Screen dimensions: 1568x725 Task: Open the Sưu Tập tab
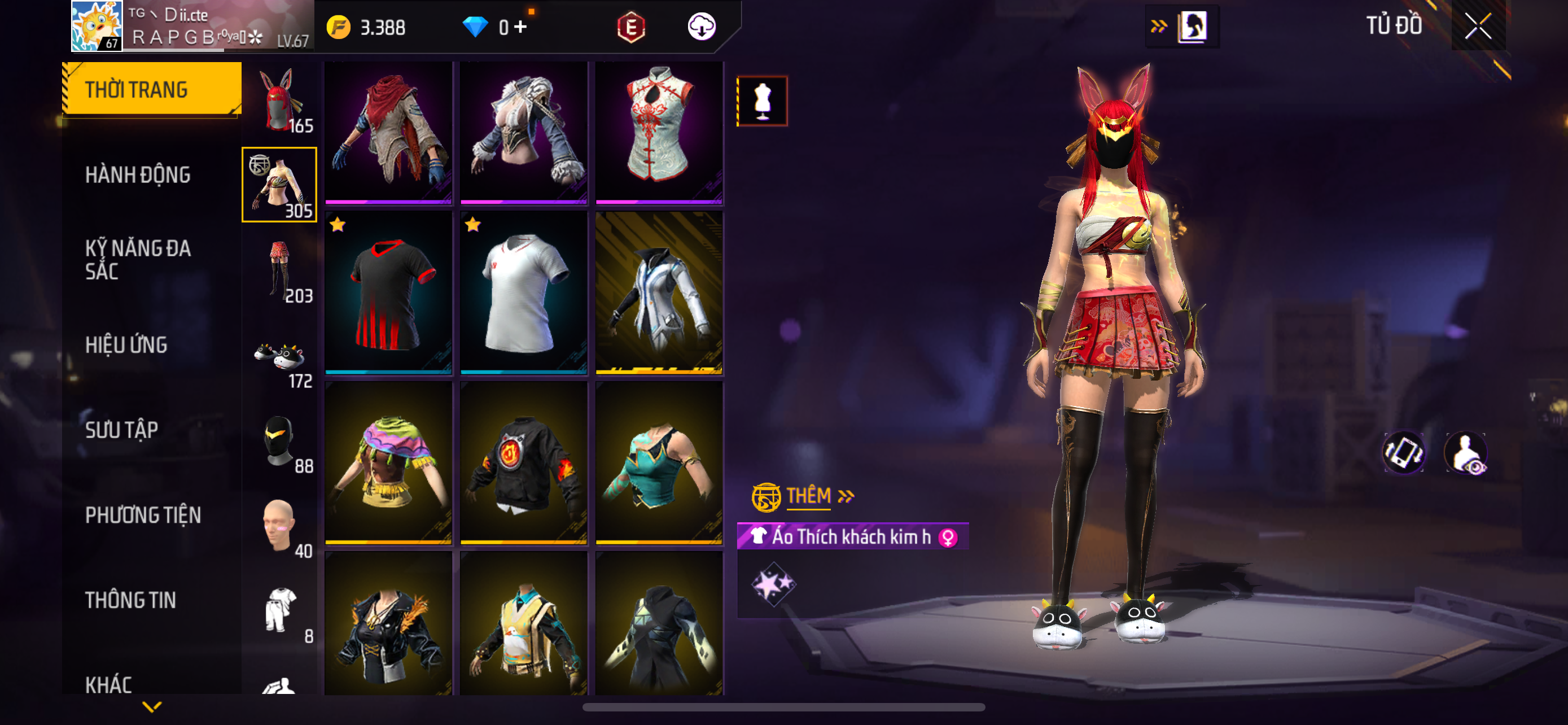(122, 430)
